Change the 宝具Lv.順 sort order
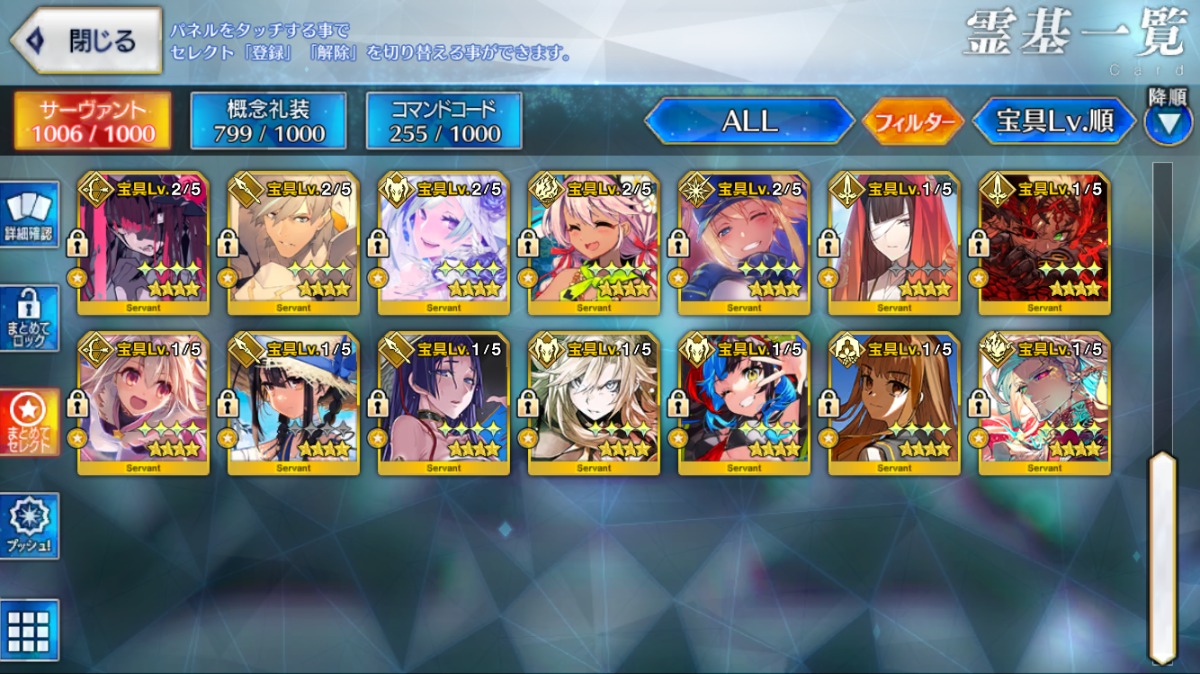The height and width of the screenshot is (674, 1200). point(1054,121)
